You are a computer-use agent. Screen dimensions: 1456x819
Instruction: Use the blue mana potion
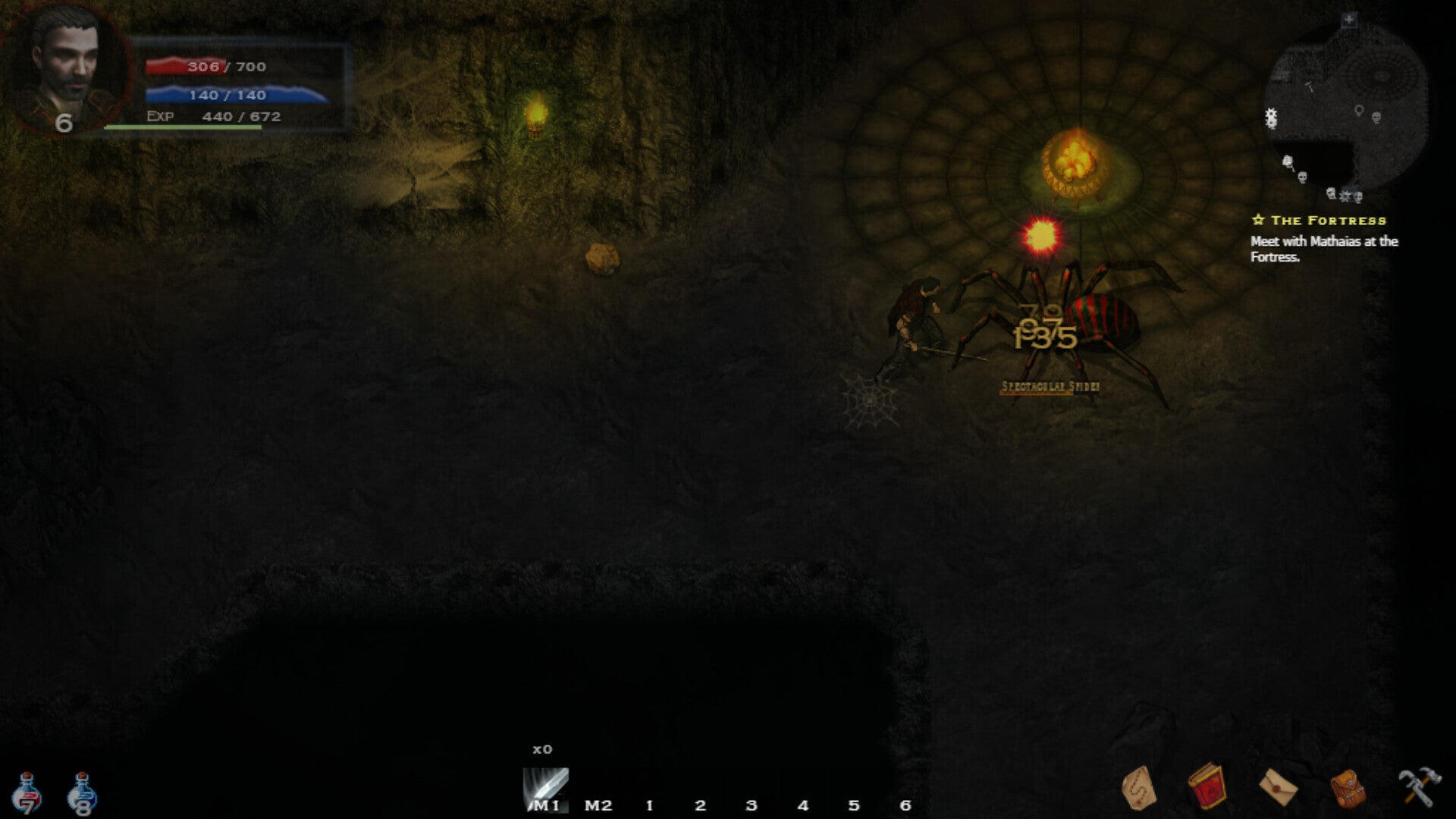click(82, 793)
